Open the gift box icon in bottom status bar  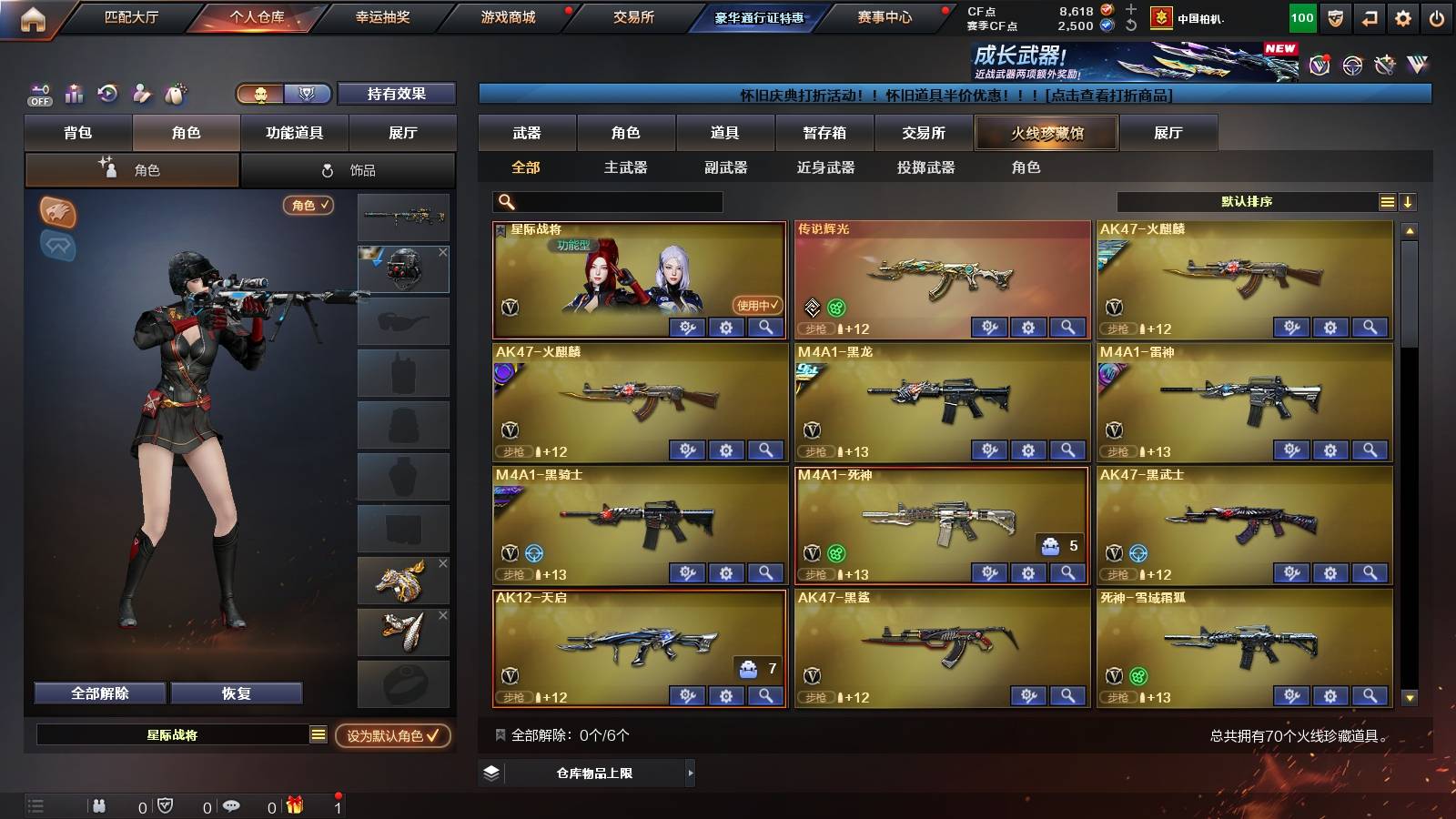294,805
